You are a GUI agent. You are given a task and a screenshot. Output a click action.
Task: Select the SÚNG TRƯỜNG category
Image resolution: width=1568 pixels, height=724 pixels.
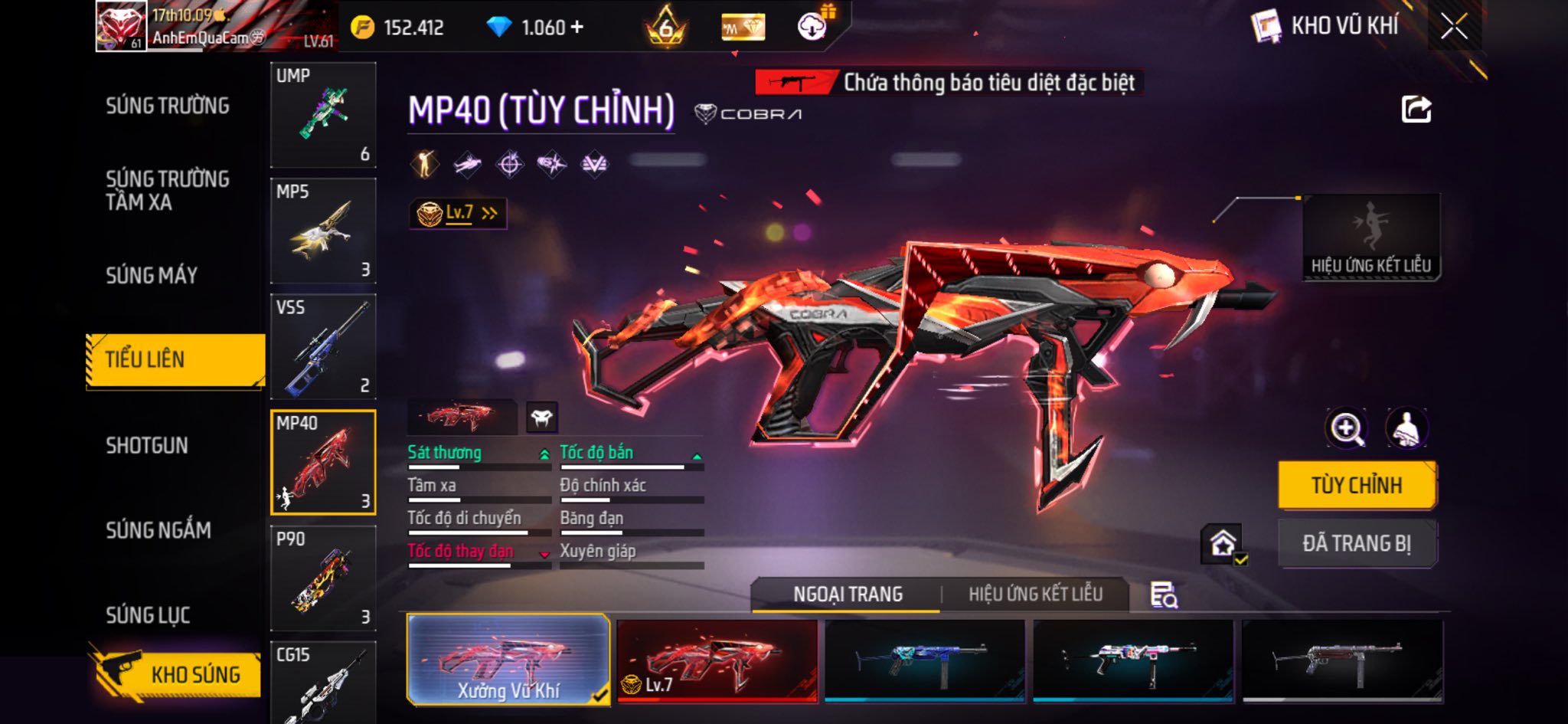(168, 106)
